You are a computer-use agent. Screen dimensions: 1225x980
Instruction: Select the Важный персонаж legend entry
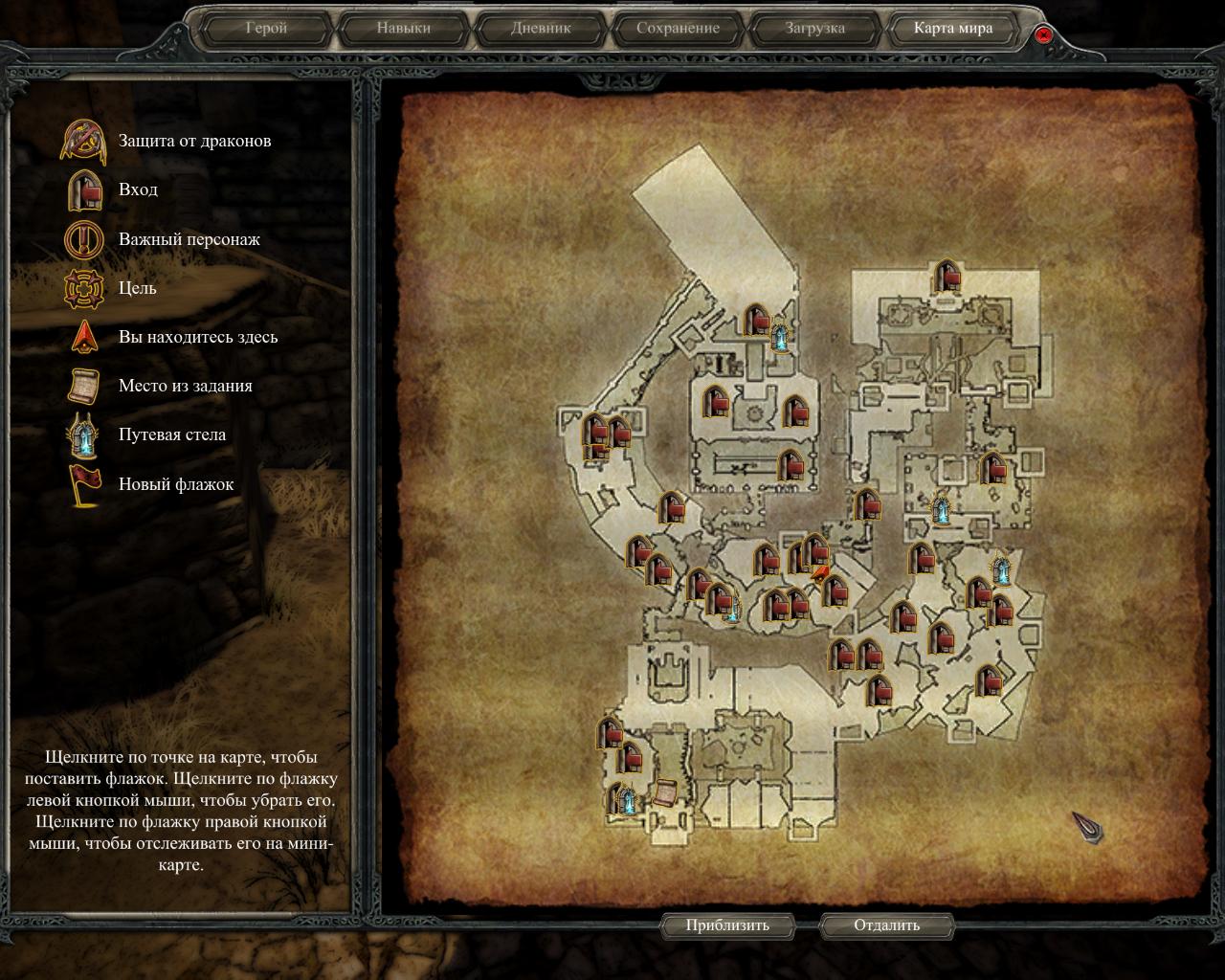pos(189,239)
